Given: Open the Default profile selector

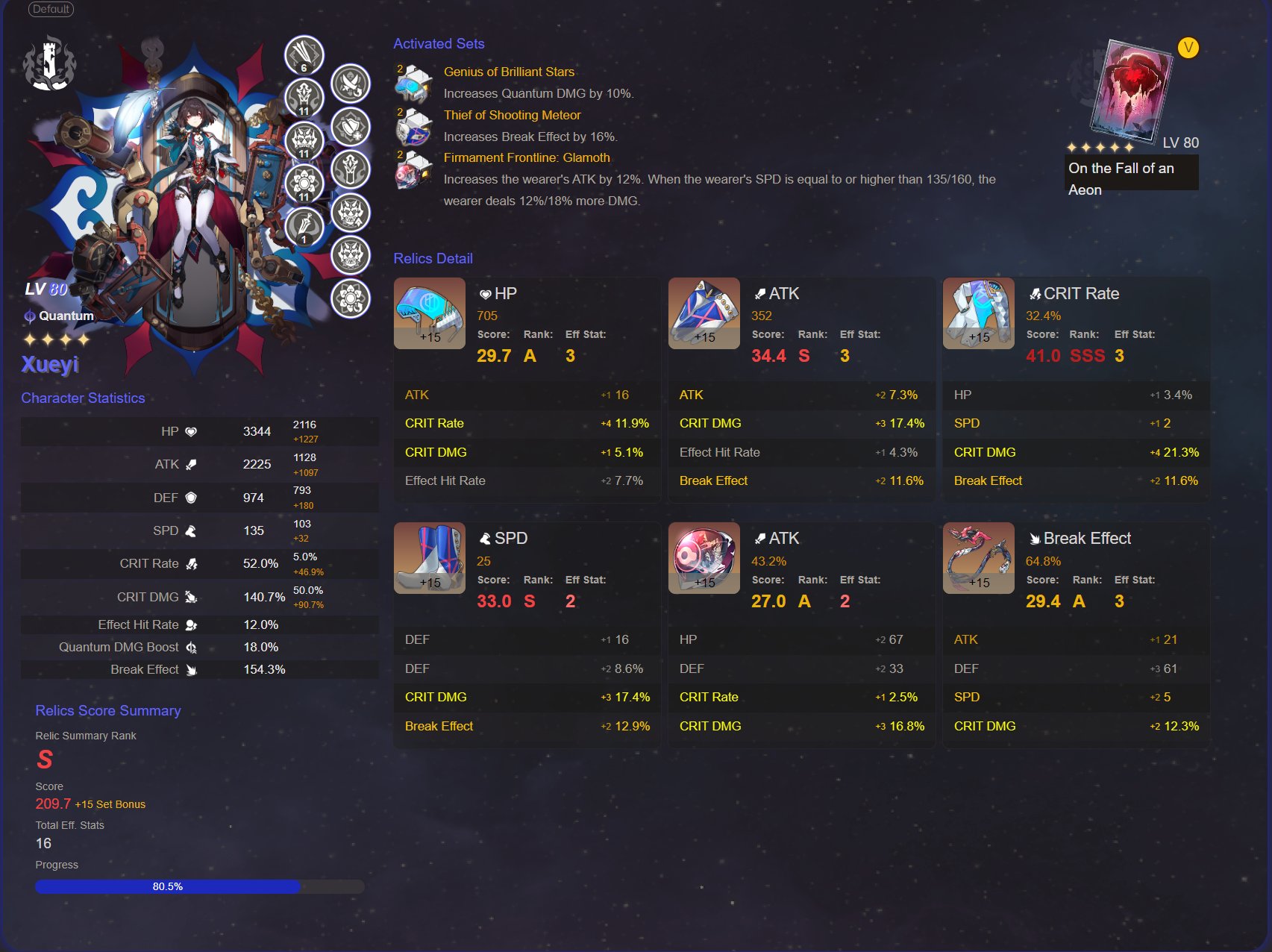Looking at the screenshot, I should tap(51, 10).
